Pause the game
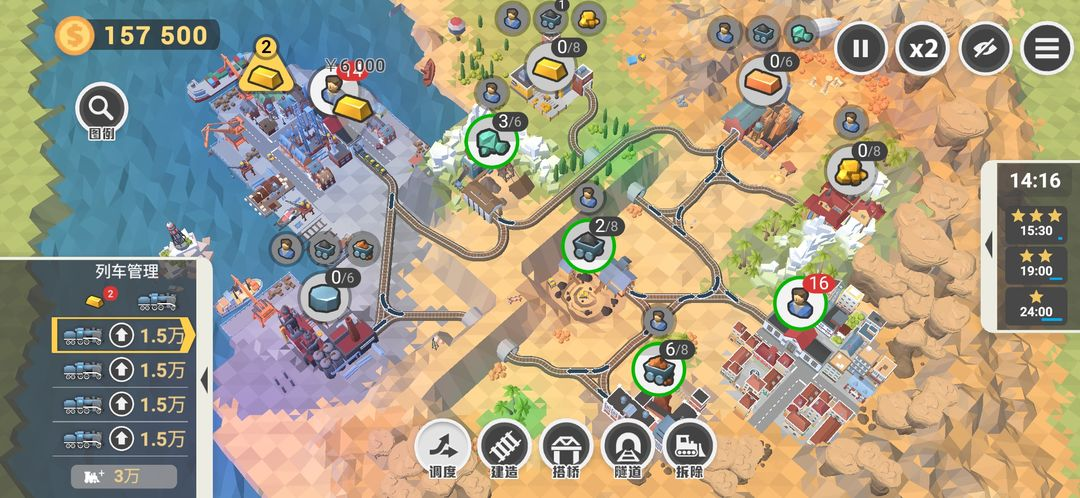 [861, 48]
